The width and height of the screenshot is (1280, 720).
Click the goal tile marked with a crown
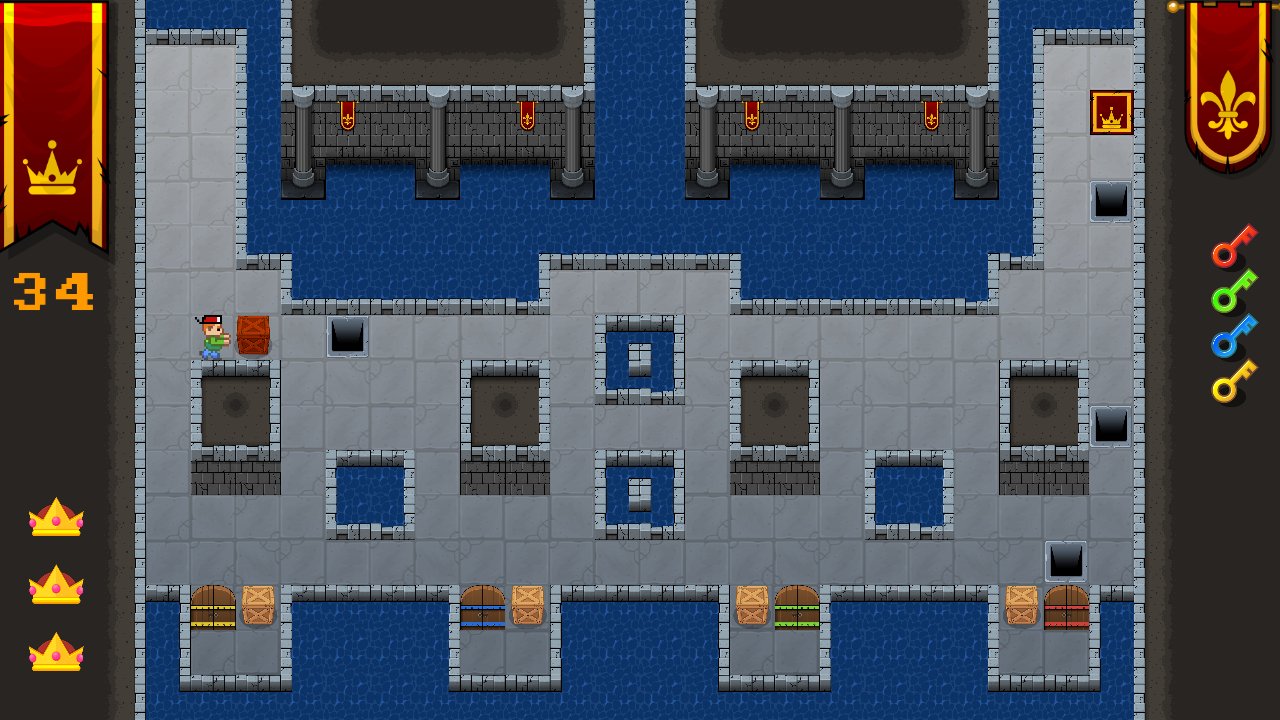1110,113
